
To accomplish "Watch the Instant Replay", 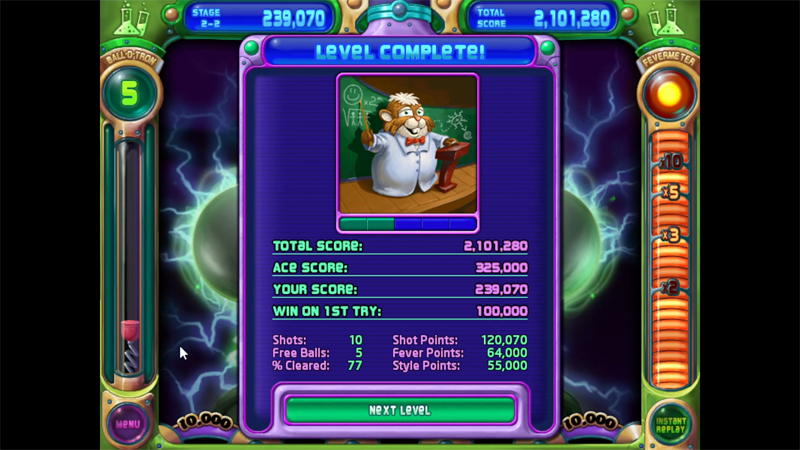I will (x=672, y=423).
